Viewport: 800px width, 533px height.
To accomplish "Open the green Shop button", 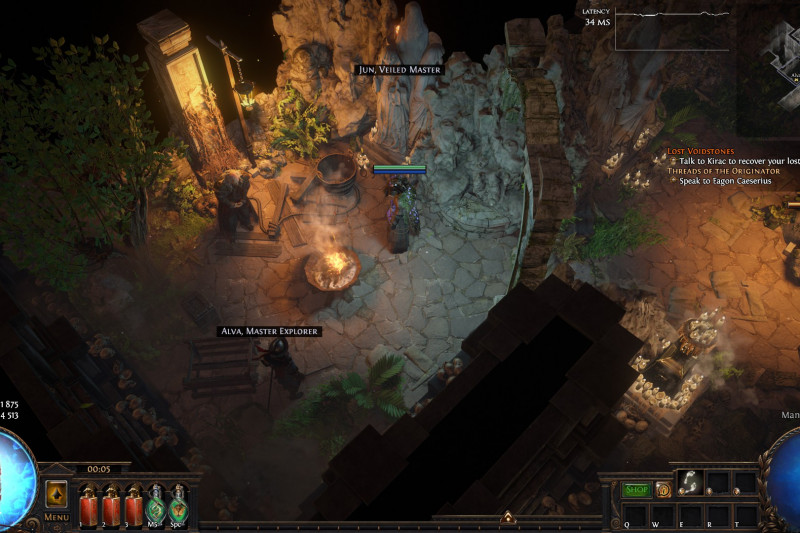I will tap(636, 490).
